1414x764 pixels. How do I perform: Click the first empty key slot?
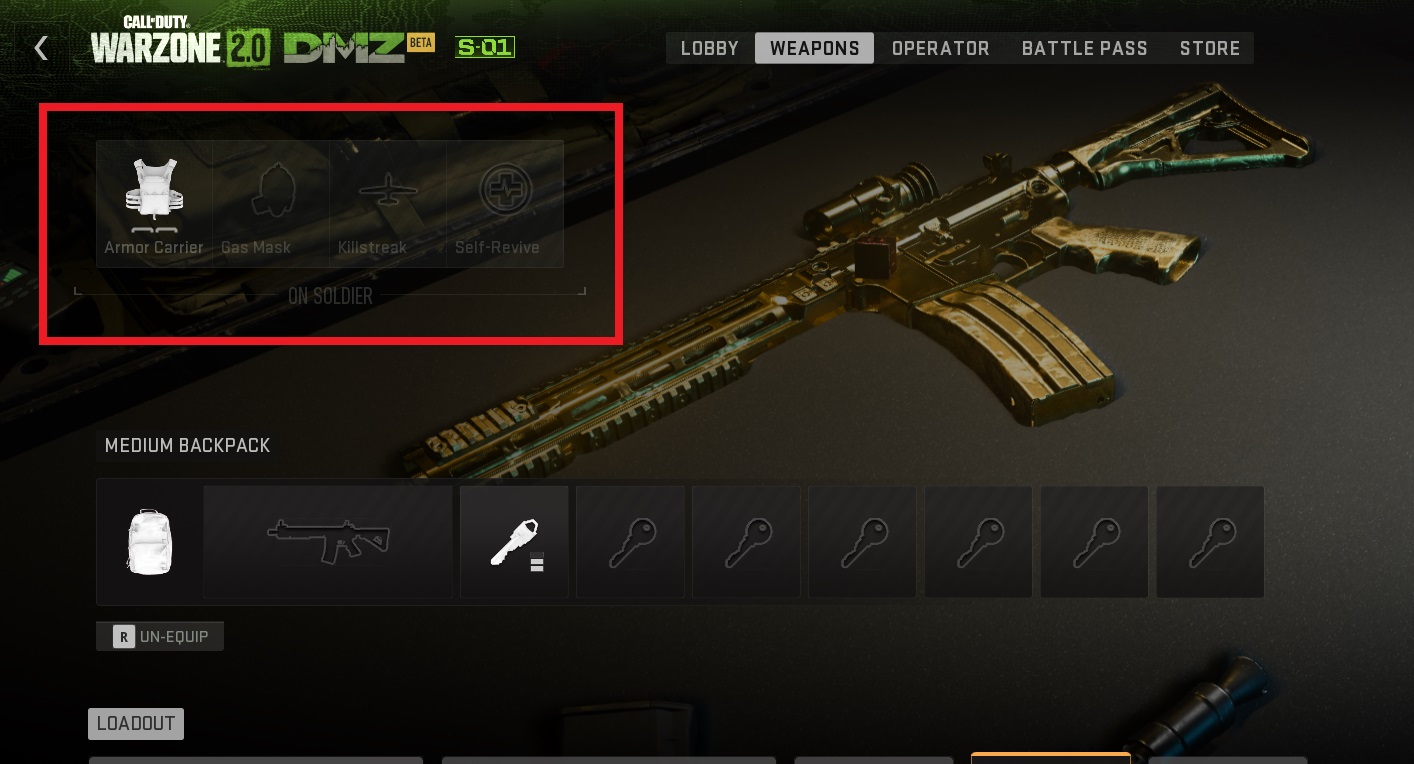tap(630, 541)
